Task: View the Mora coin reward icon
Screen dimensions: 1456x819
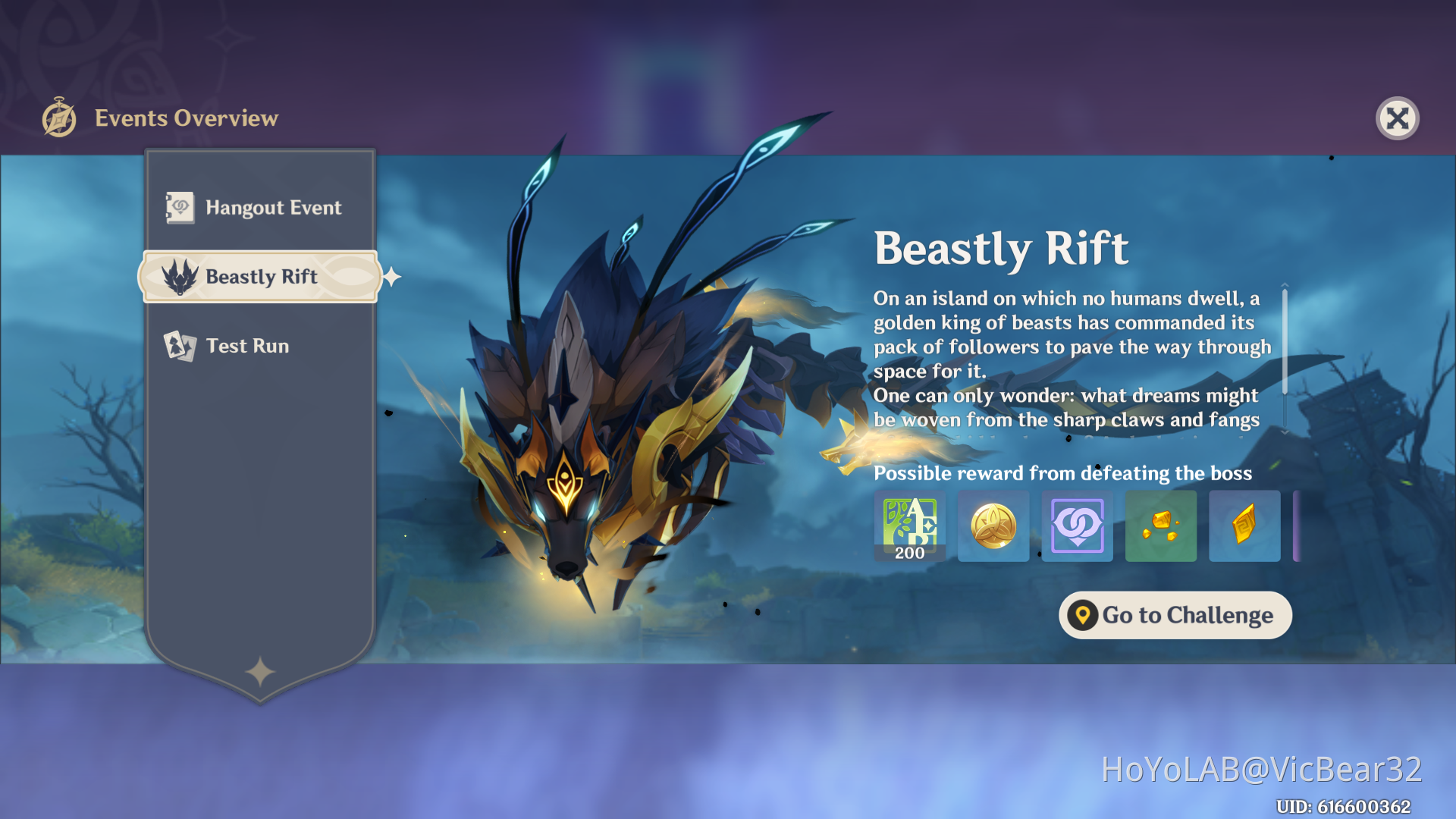Action: (x=993, y=526)
